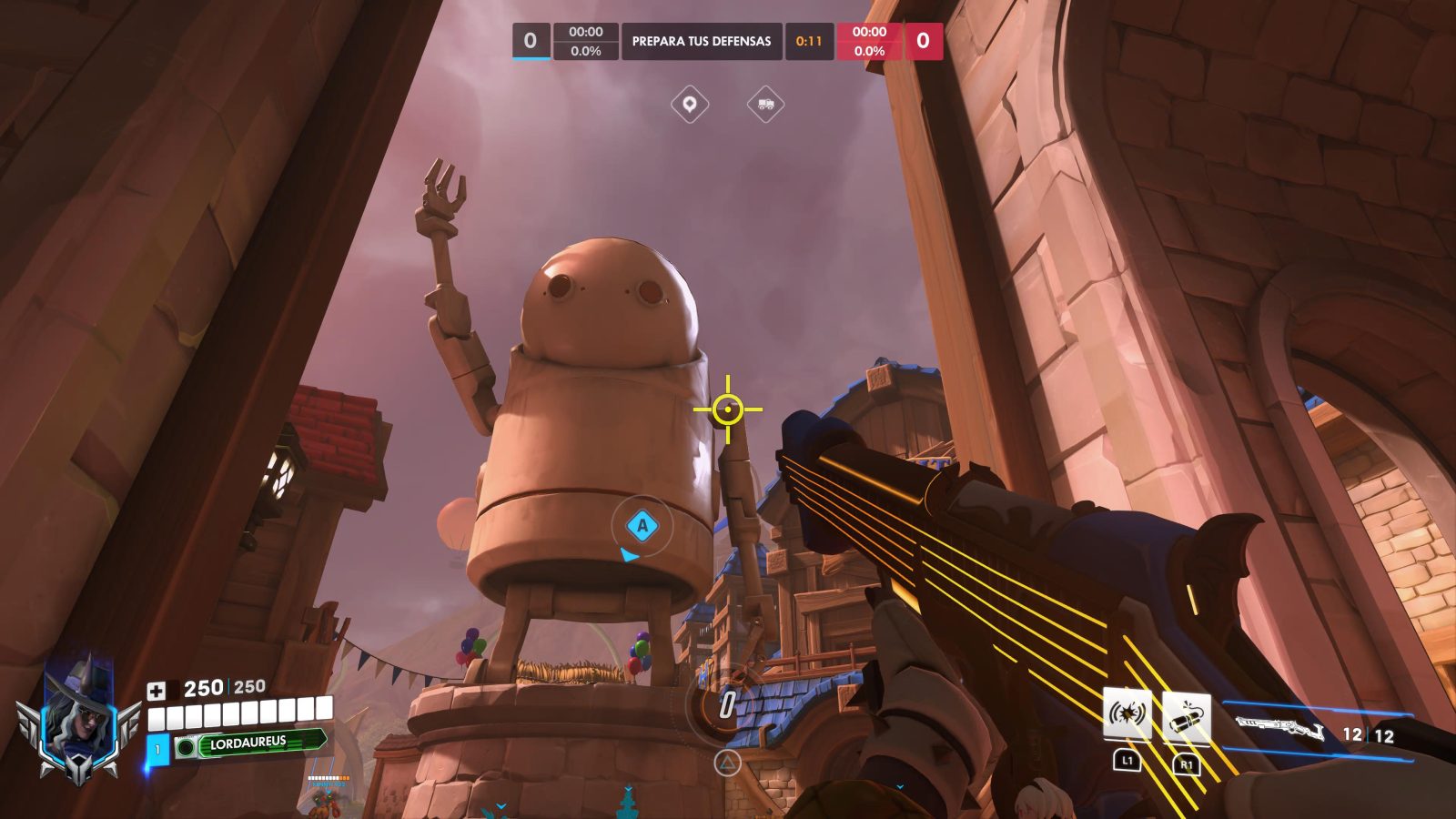Click the crosshair reticle at screen center
Image resolution: width=1456 pixels, height=819 pixels.
tap(729, 409)
